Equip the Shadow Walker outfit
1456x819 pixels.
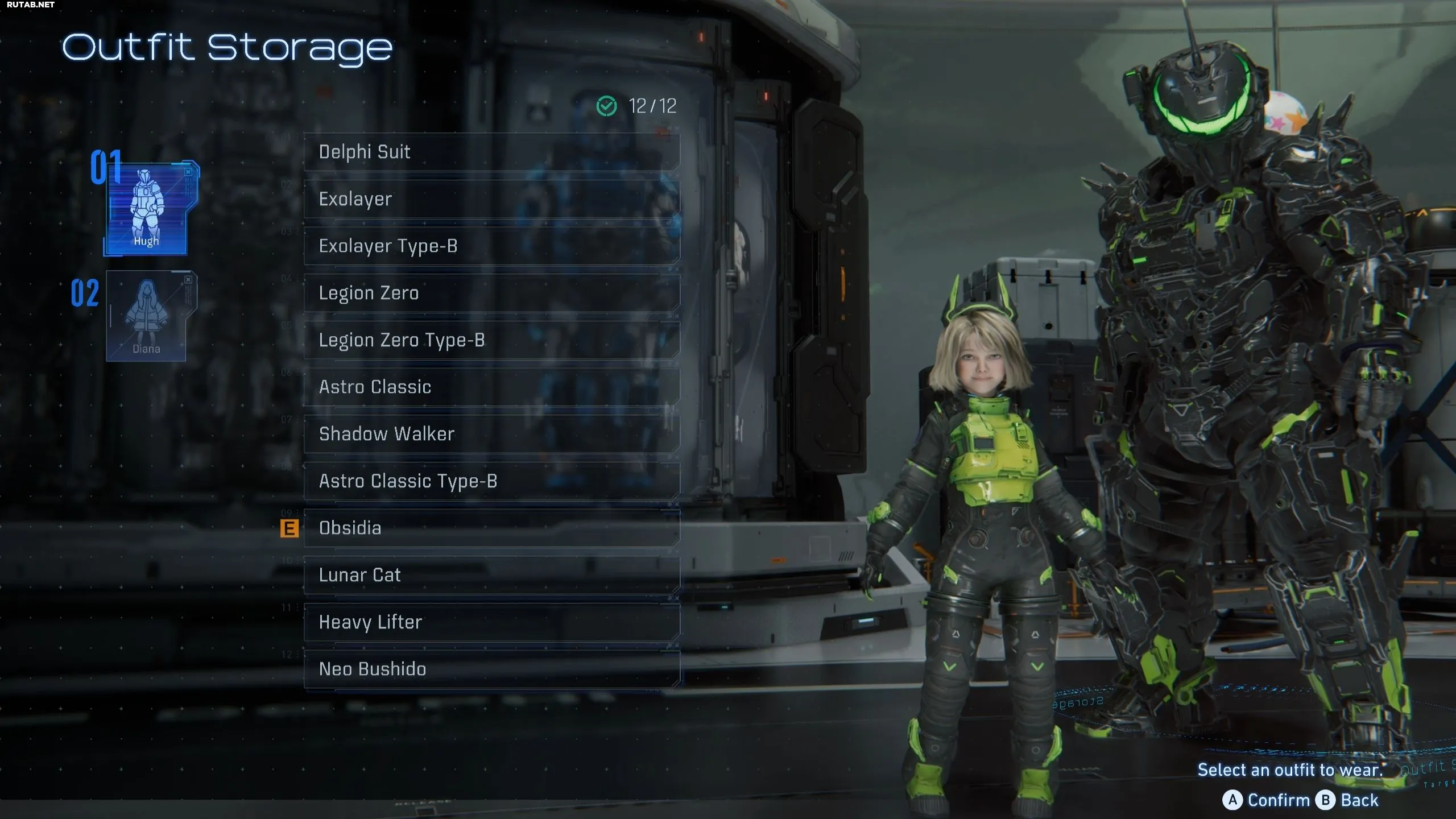491,434
